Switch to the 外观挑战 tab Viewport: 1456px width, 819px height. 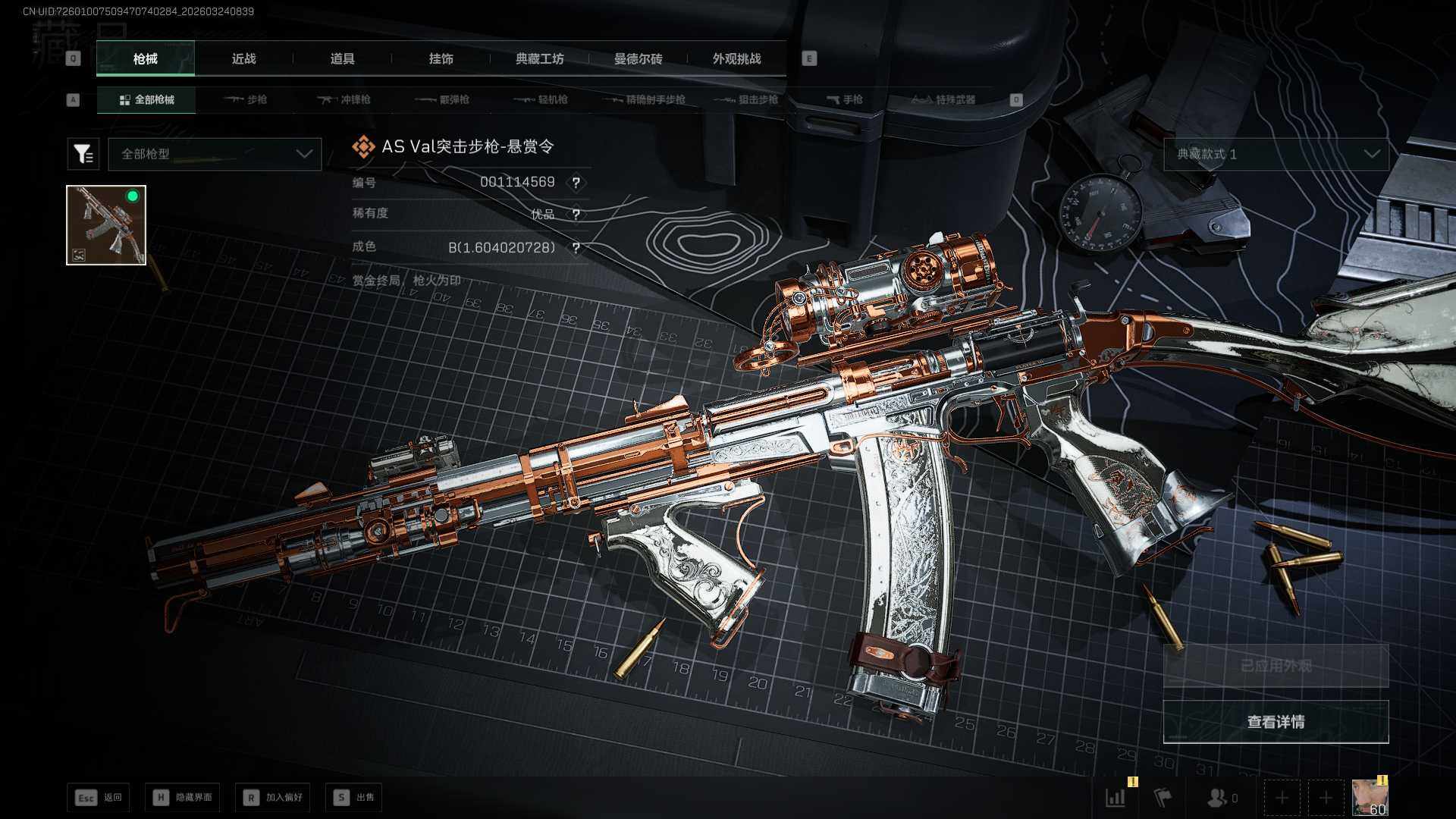click(x=736, y=58)
